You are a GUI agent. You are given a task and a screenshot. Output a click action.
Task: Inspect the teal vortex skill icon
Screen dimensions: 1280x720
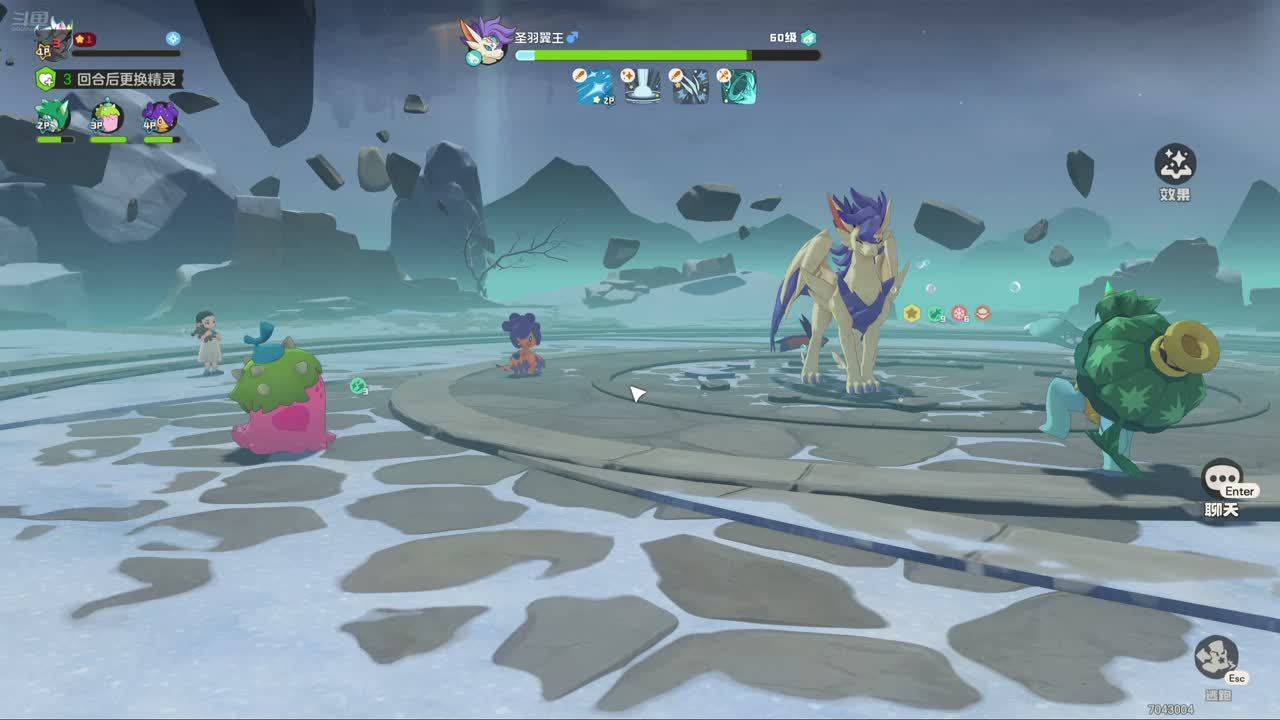(738, 87)
